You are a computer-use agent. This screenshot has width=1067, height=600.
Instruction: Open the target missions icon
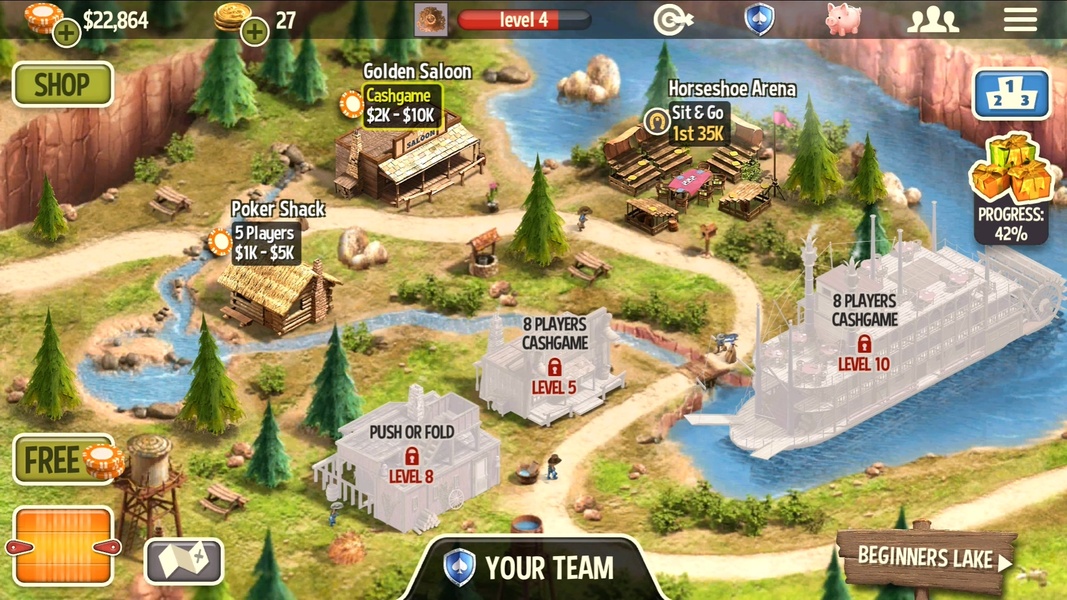[673, 20]
